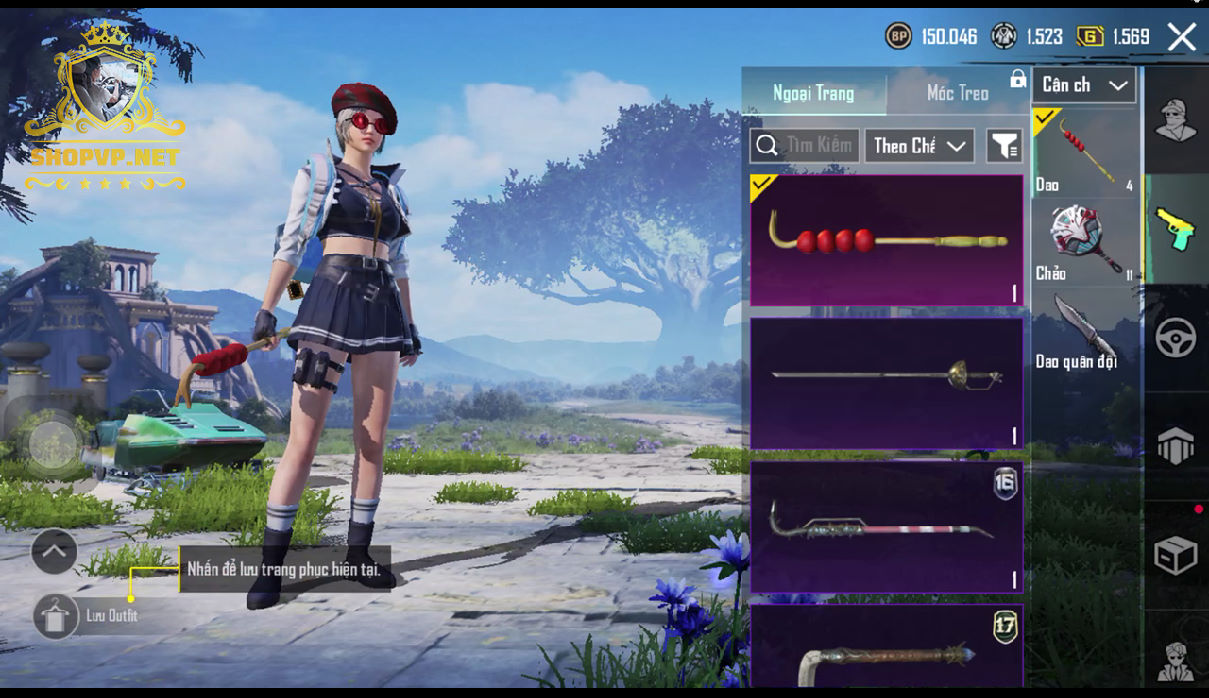1209x698 pixels.
Task: Close the inventory with the X button
Action: coord(1181,38)
